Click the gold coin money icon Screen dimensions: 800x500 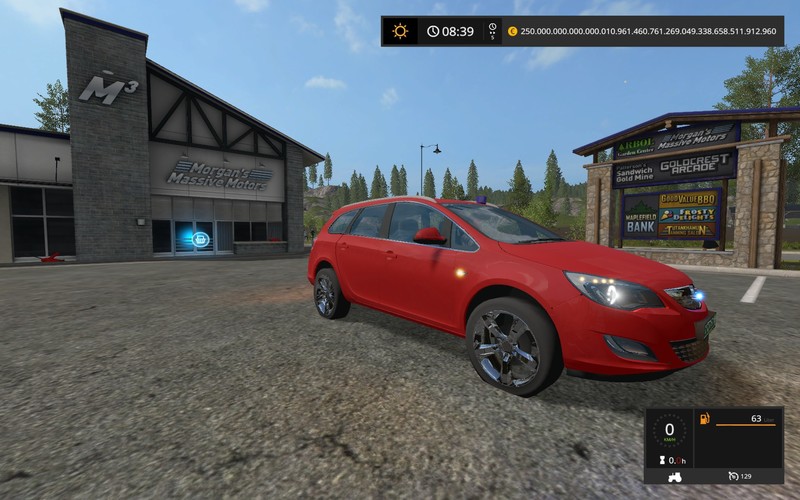point(513,31)
